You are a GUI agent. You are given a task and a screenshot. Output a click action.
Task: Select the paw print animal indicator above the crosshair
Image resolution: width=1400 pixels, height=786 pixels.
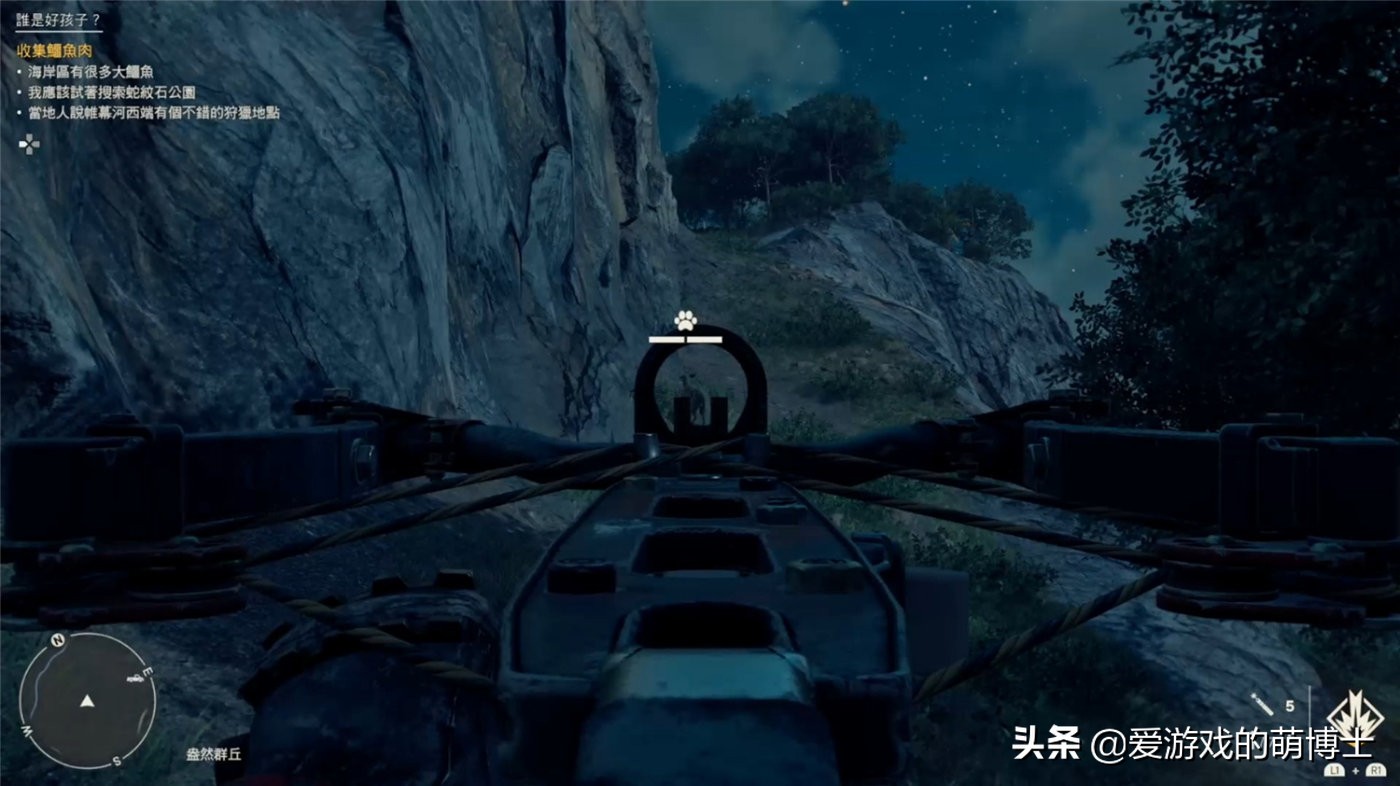(x=685, y=320)
